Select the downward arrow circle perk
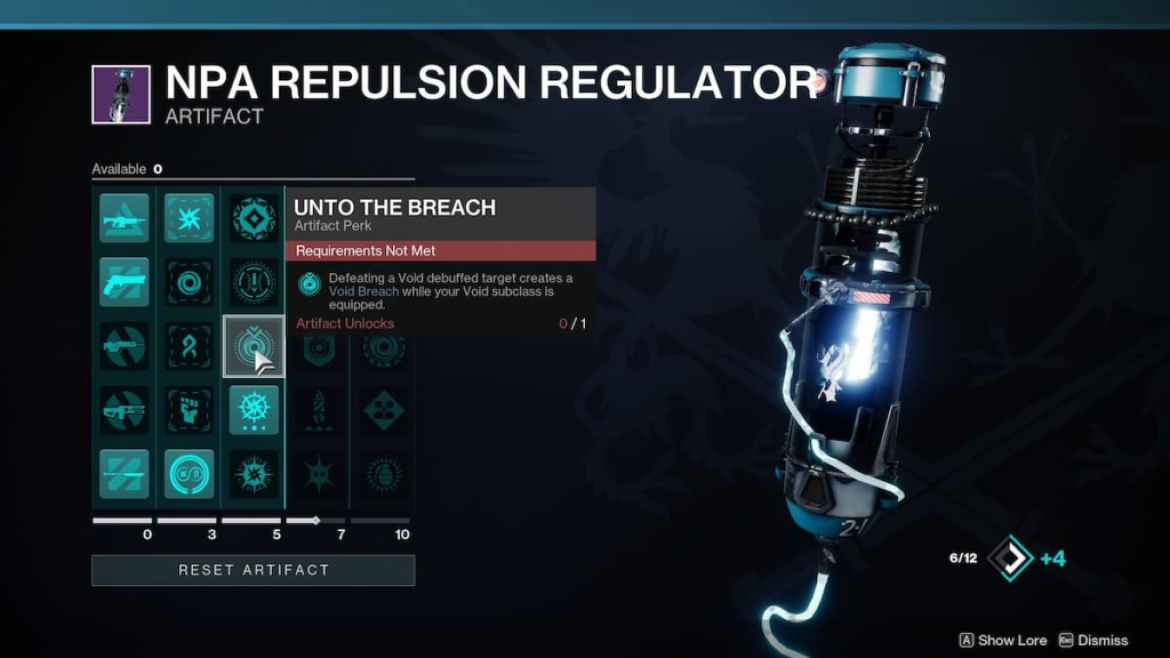Screen dimensions: 1170x658 [253, 282]
